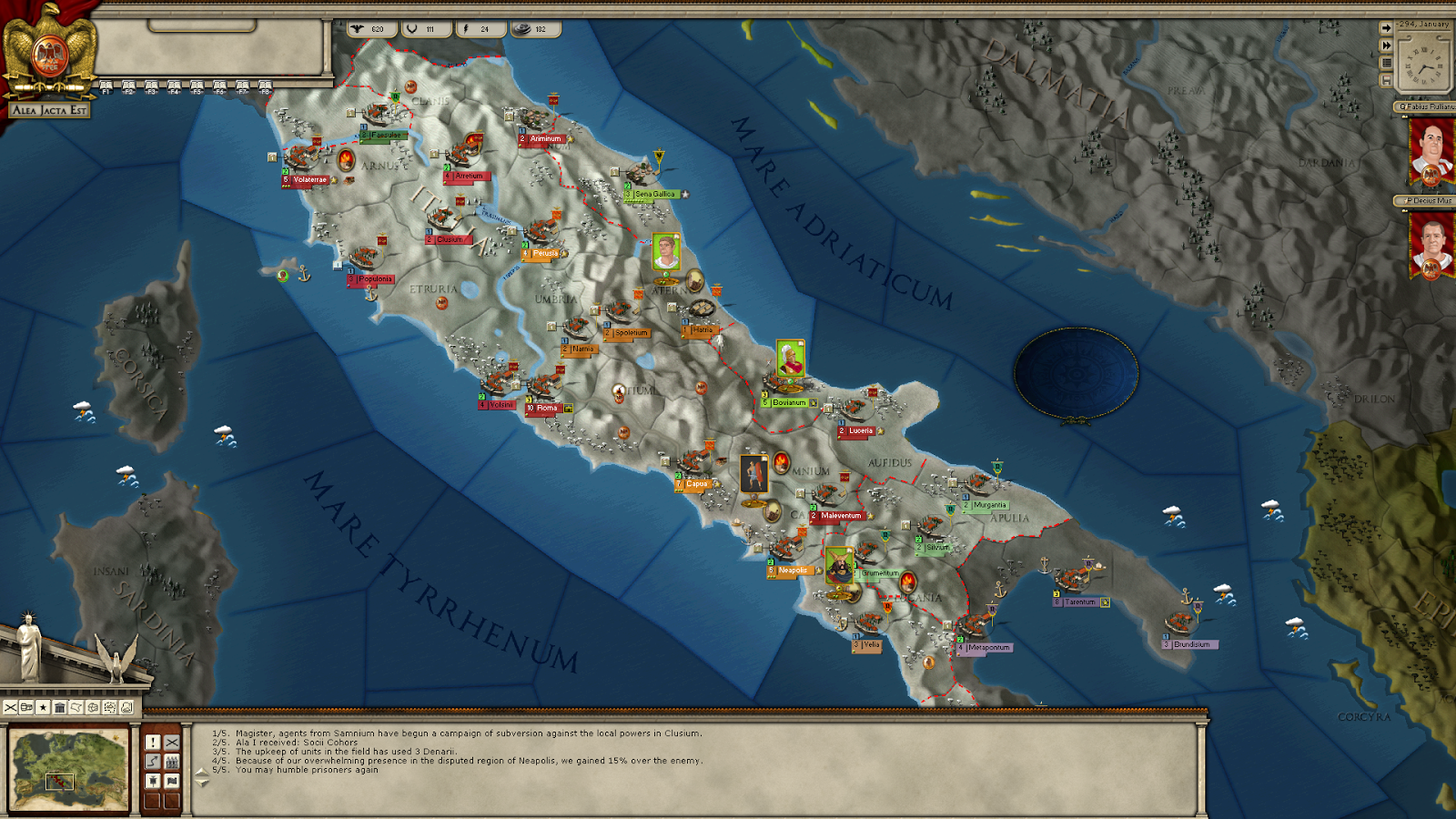
Task: Click the temple building icon on toolbar
Action: click(x=60, y=707)
